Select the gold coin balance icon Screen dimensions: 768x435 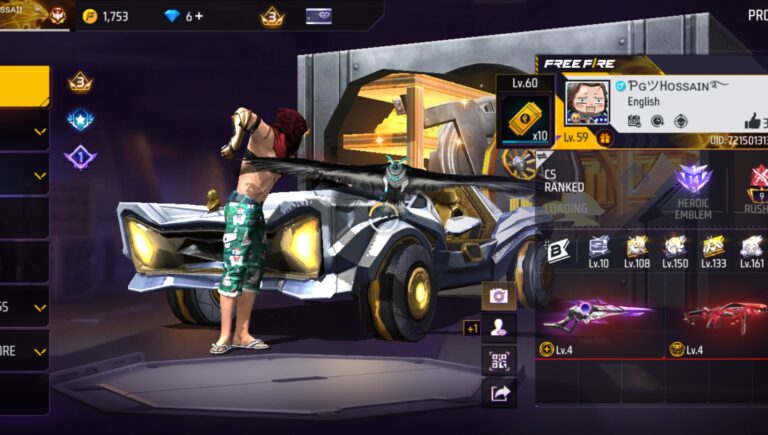coord(90,16)
